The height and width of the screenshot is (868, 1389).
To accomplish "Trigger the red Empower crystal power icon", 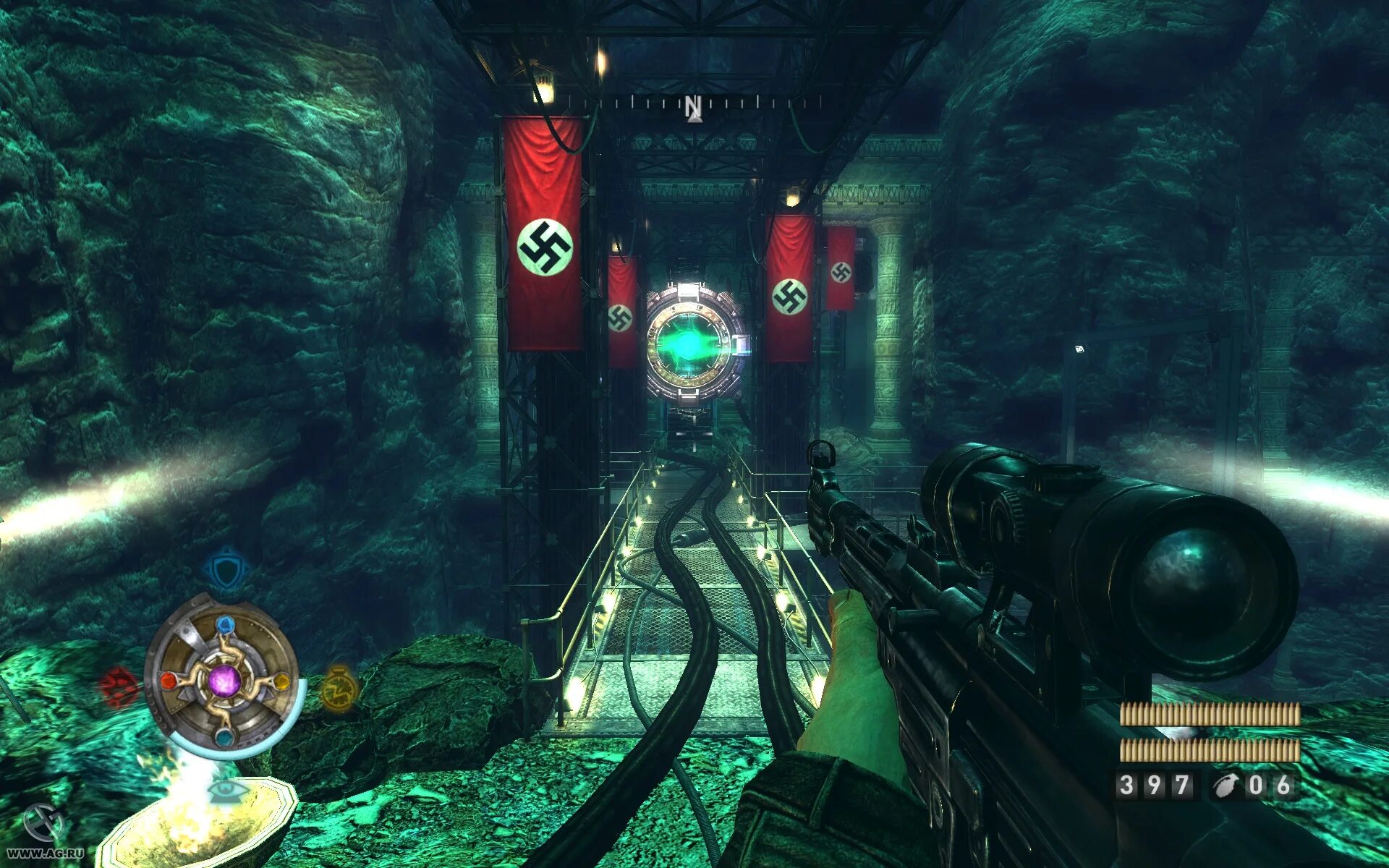I will [x=119, y=686].
